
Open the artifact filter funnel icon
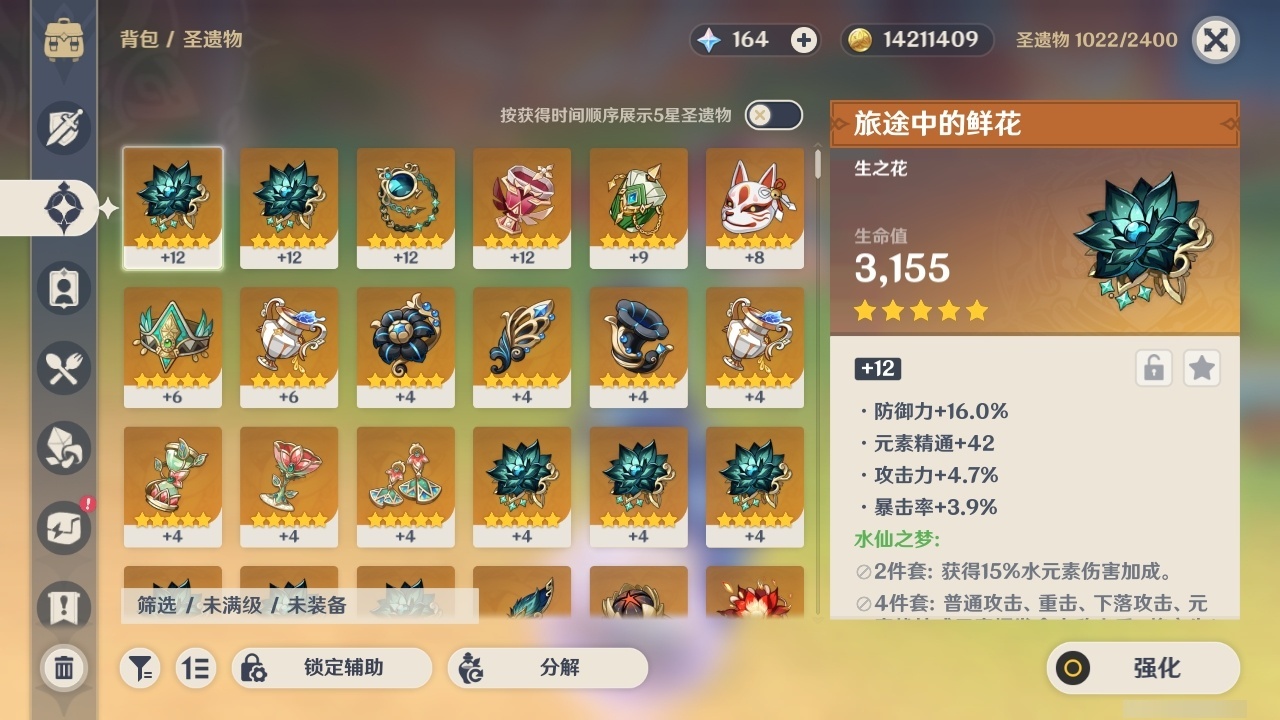[x=140, y=668]
